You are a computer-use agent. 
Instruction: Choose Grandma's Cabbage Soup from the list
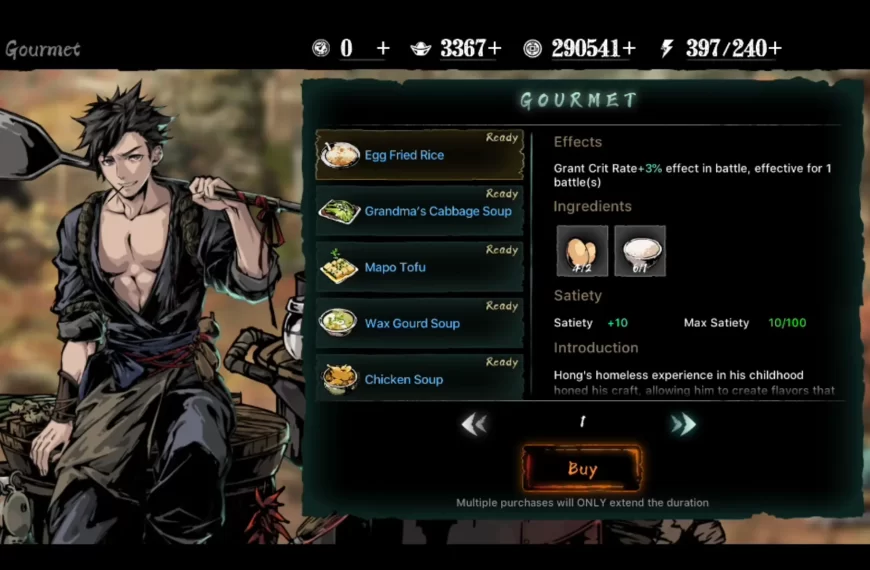coord(420,211)
